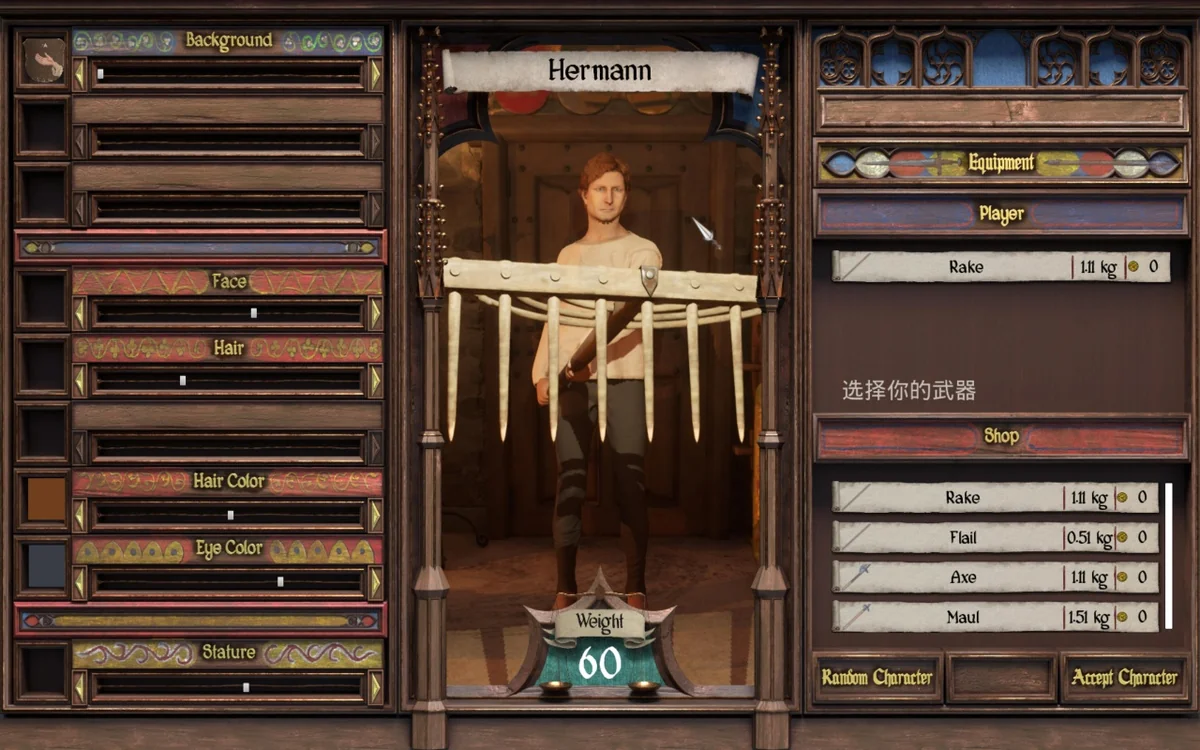Open the blue eye color swatch
Viewport: 1200px width, 750px height.
pyautogui.click(x=45, y=566)
